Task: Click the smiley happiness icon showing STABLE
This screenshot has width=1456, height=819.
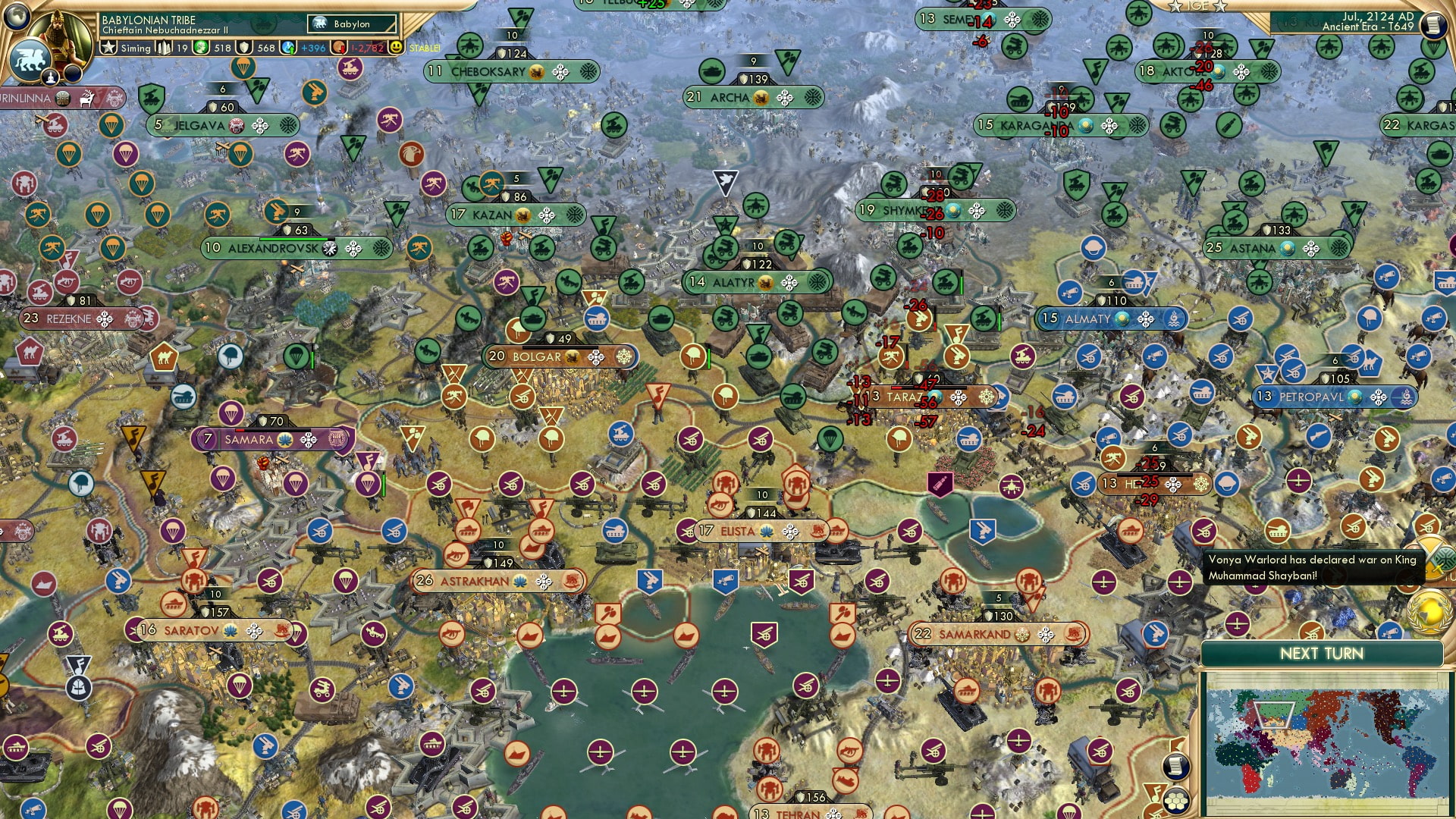Action: coord(397,47)
